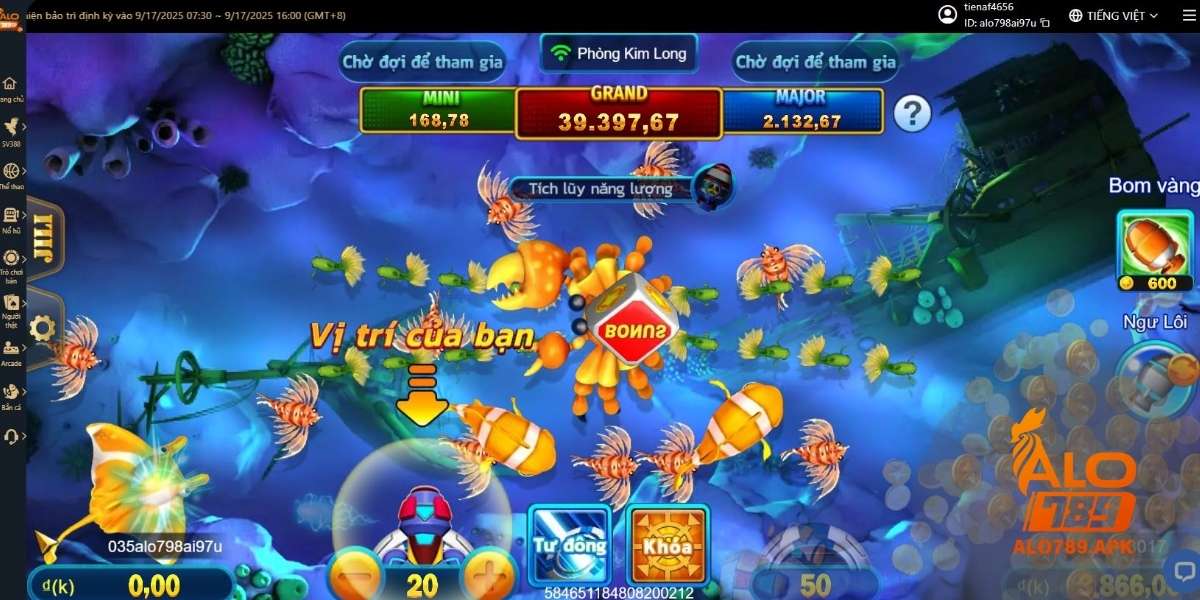Copy the account ID with copy icon
The height and width of the screenshot is (600, 1200).
[x=1045, y=22]
